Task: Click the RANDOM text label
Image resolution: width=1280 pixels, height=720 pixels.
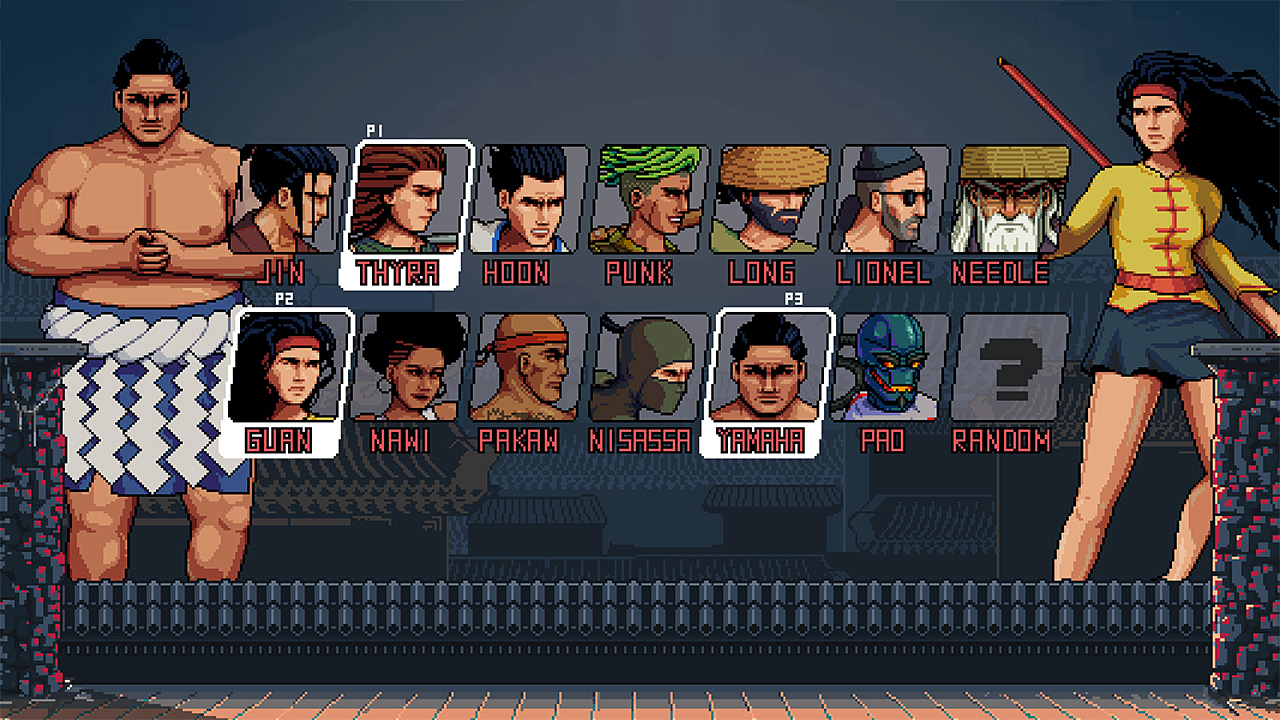Action: [x=1000, y=440]
